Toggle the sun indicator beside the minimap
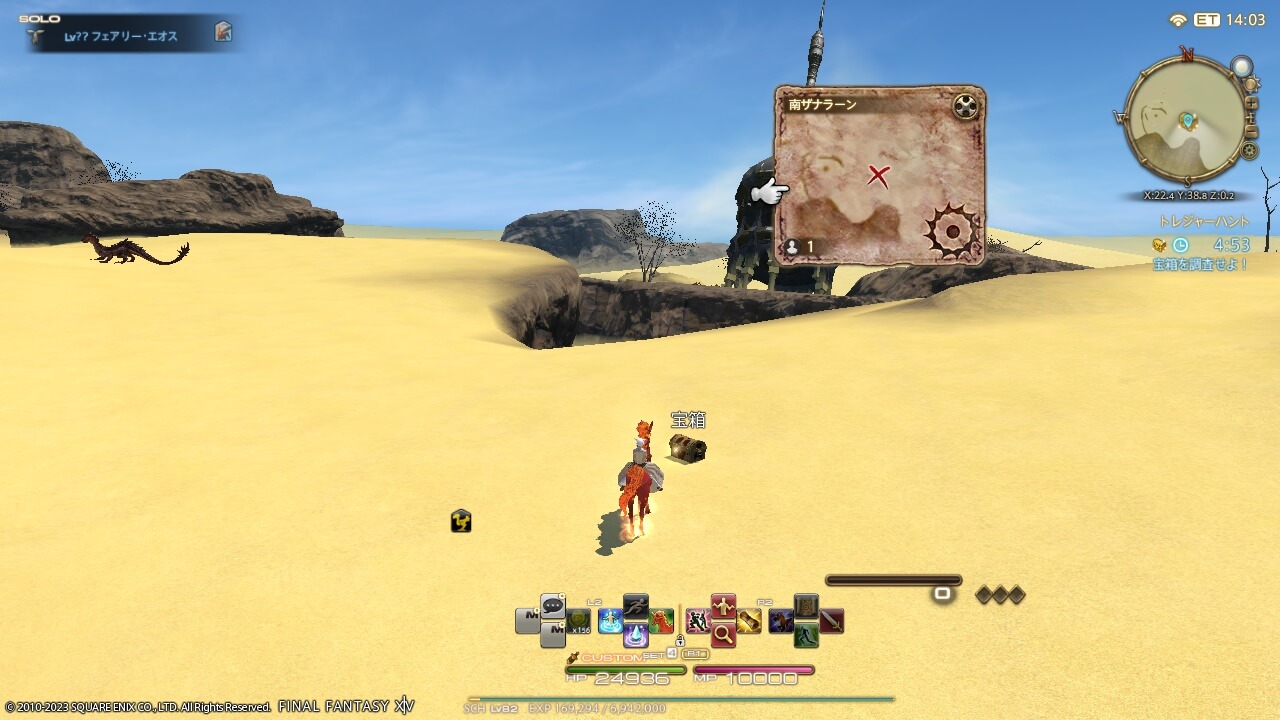The height and width of the screenshot is (720, 1280). (1251, 83)
